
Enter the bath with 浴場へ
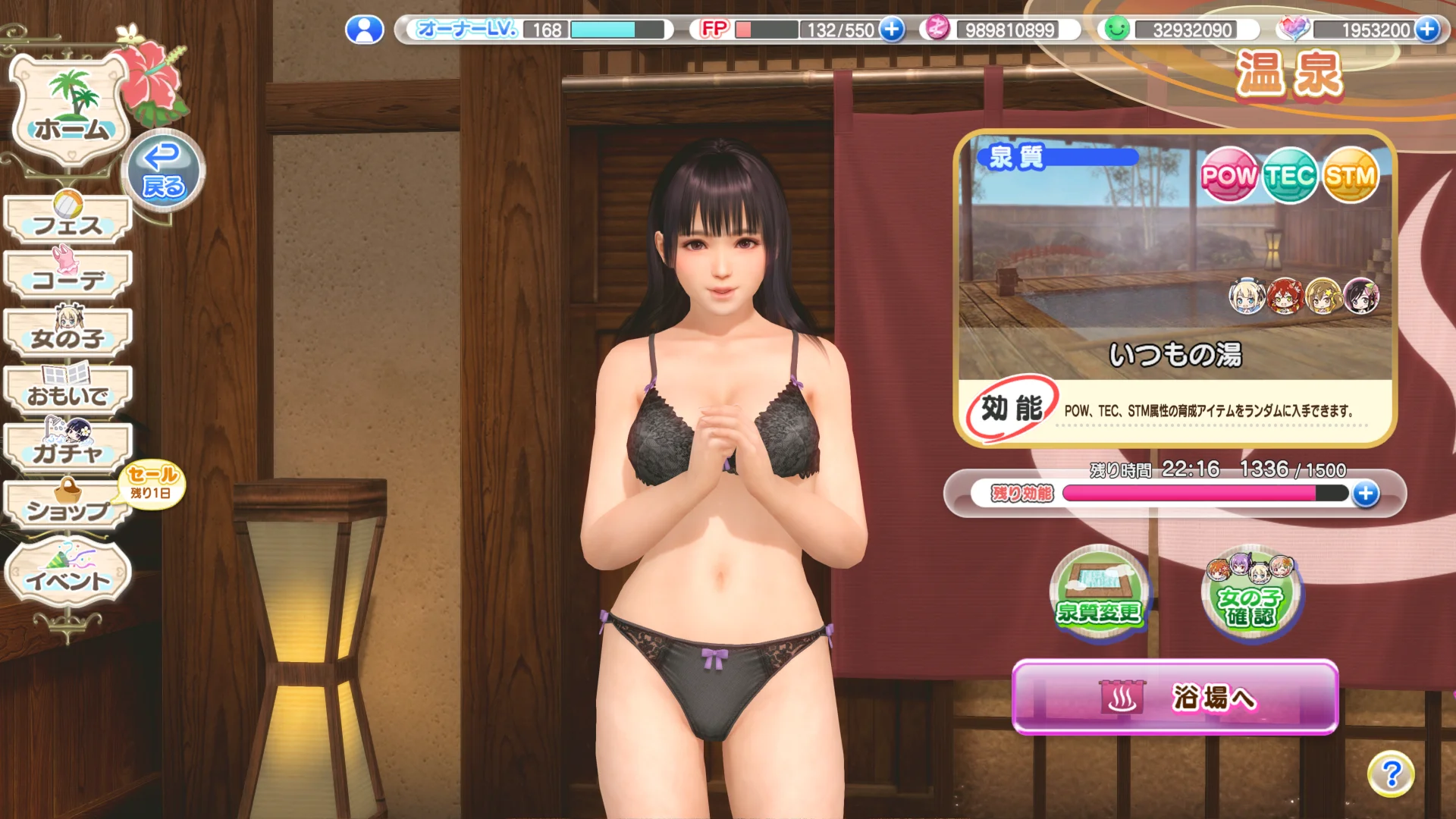point(1175,698)
